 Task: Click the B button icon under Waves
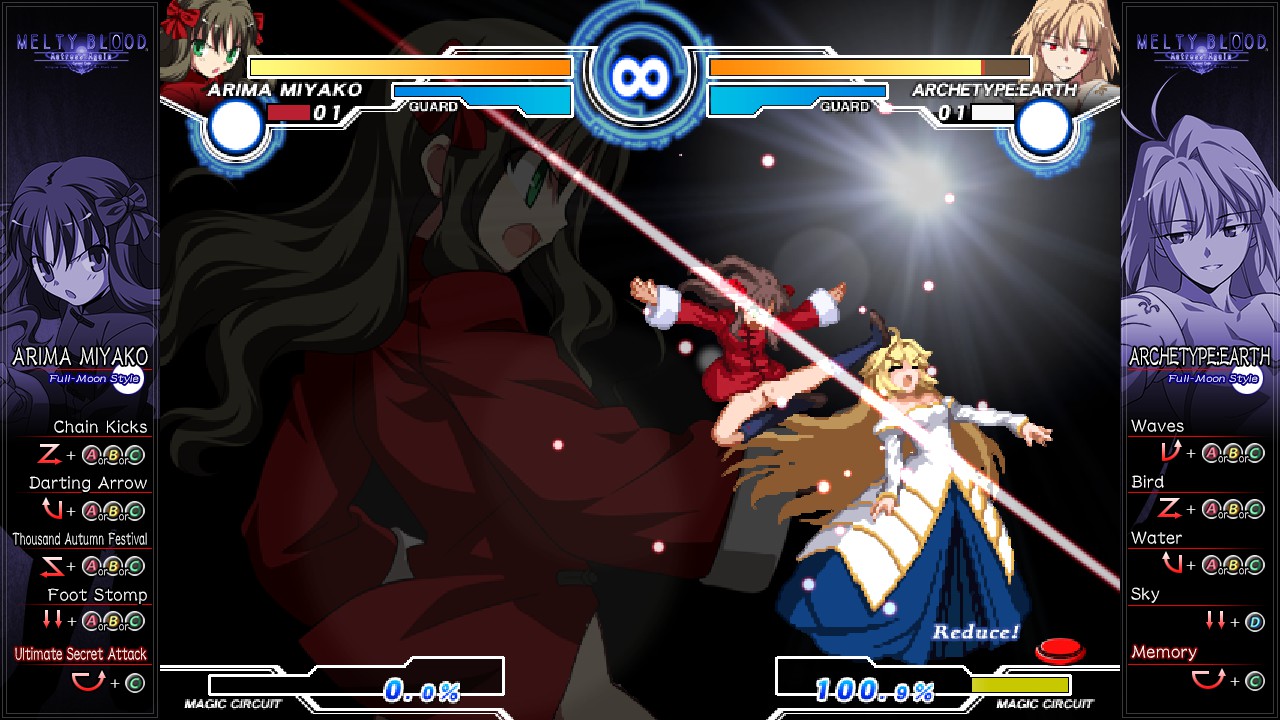coord(1232,453)
